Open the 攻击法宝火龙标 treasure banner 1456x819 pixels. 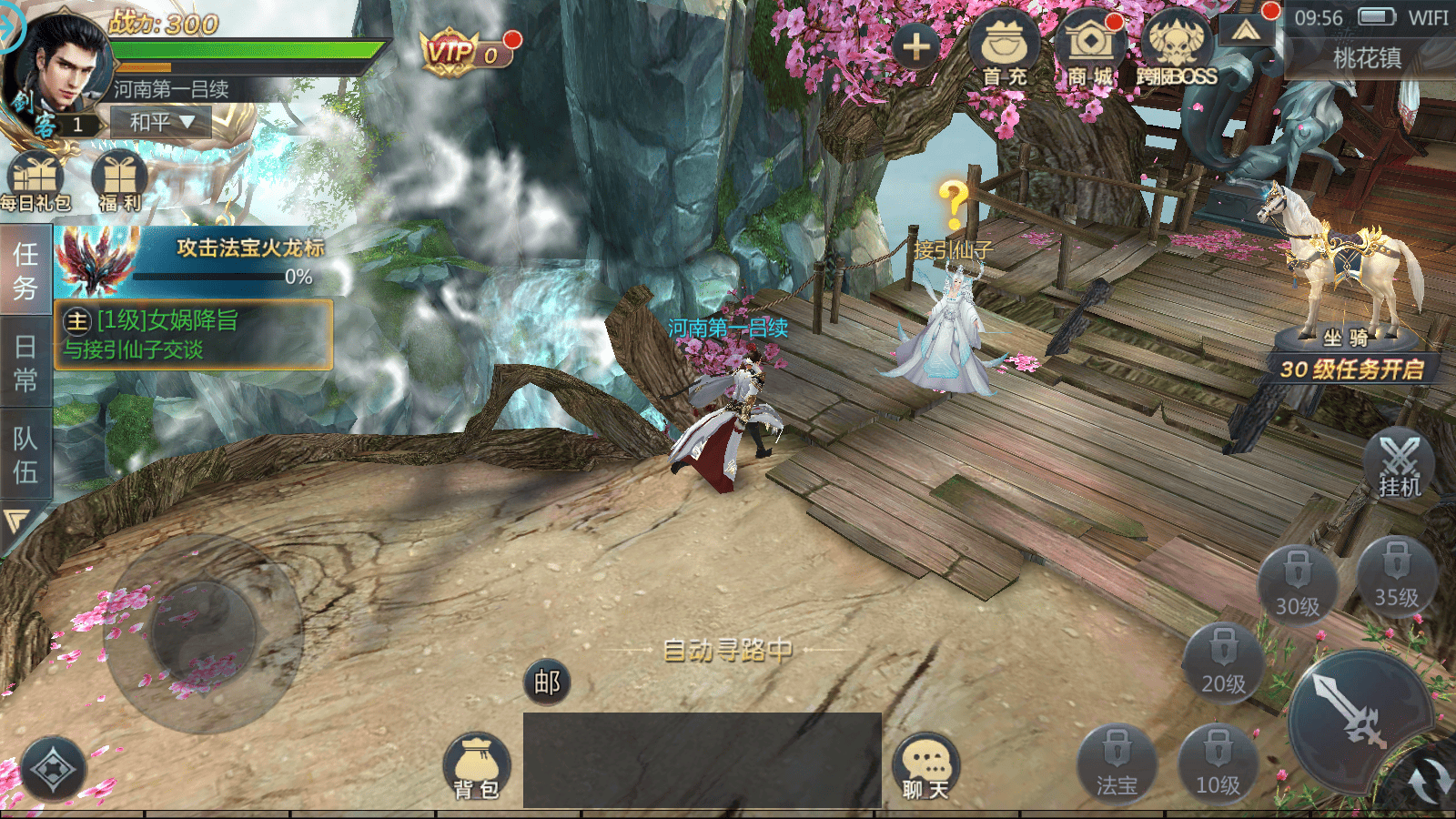[x=193, y=261]
